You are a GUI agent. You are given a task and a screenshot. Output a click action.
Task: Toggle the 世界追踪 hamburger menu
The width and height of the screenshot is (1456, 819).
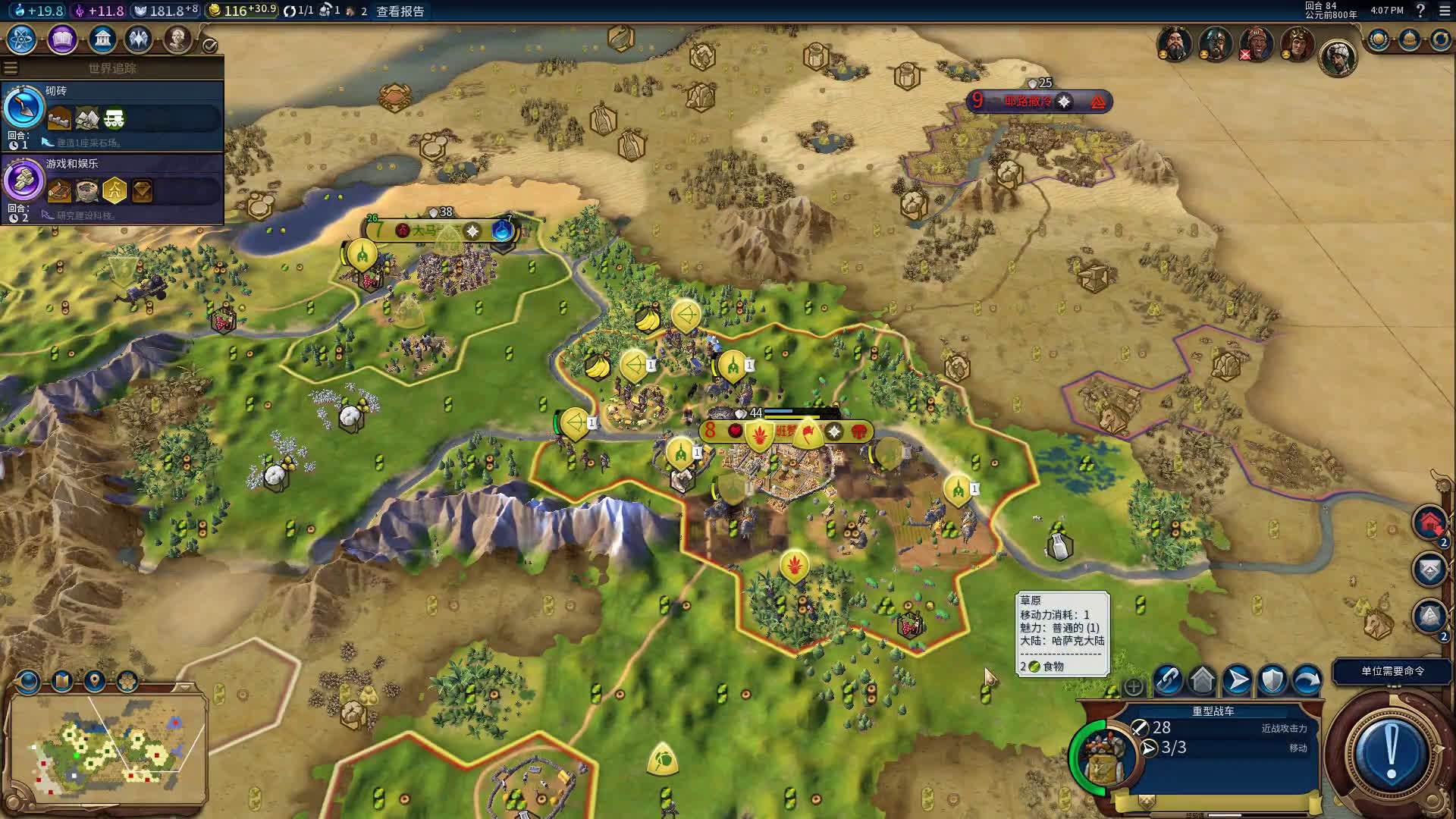point(11,68)
